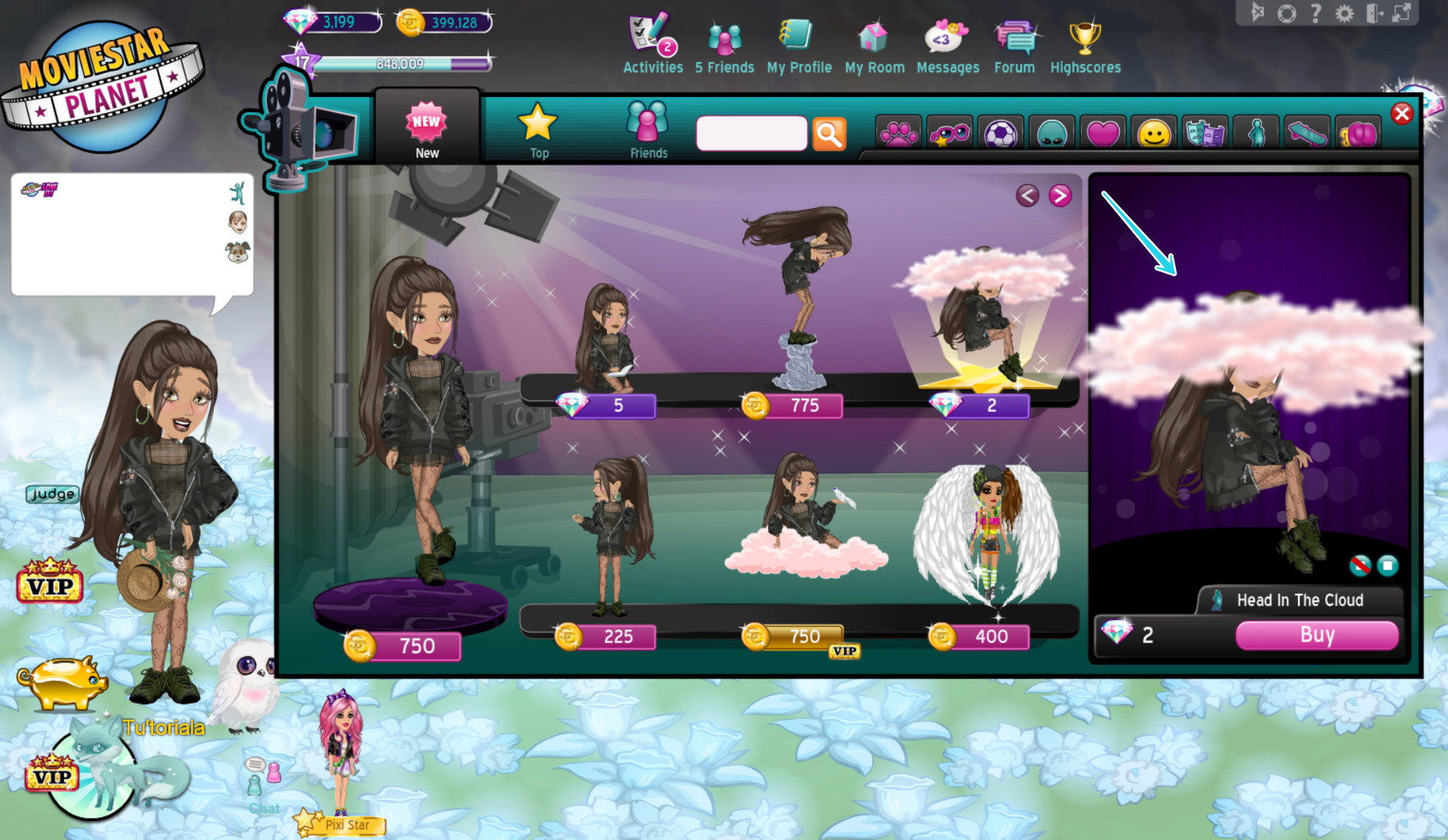Open the smiley face category
Screen dimensions: 1448x840
[1154, 132]
